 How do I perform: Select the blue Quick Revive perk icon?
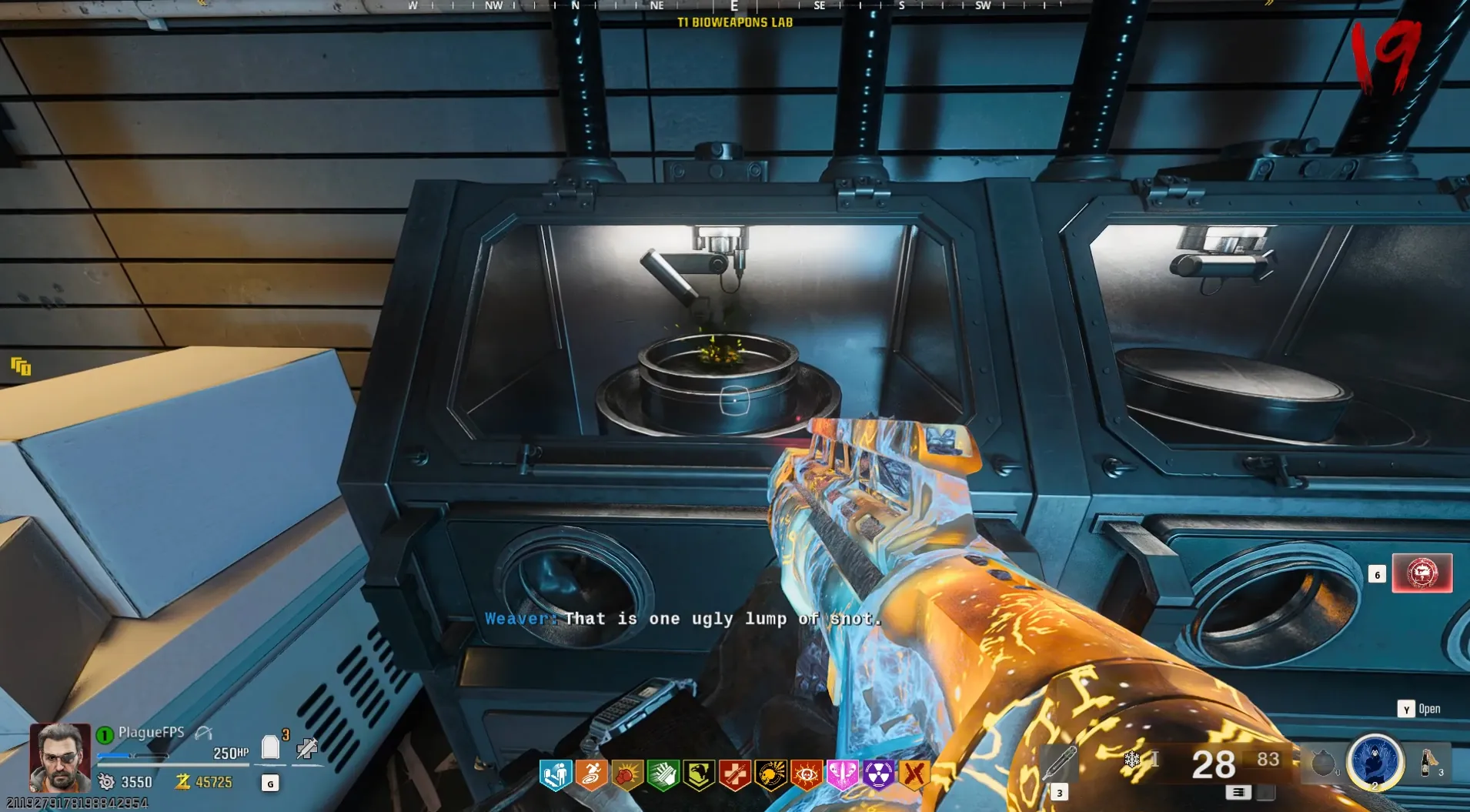pyautogui.click(x=556, y=774)
